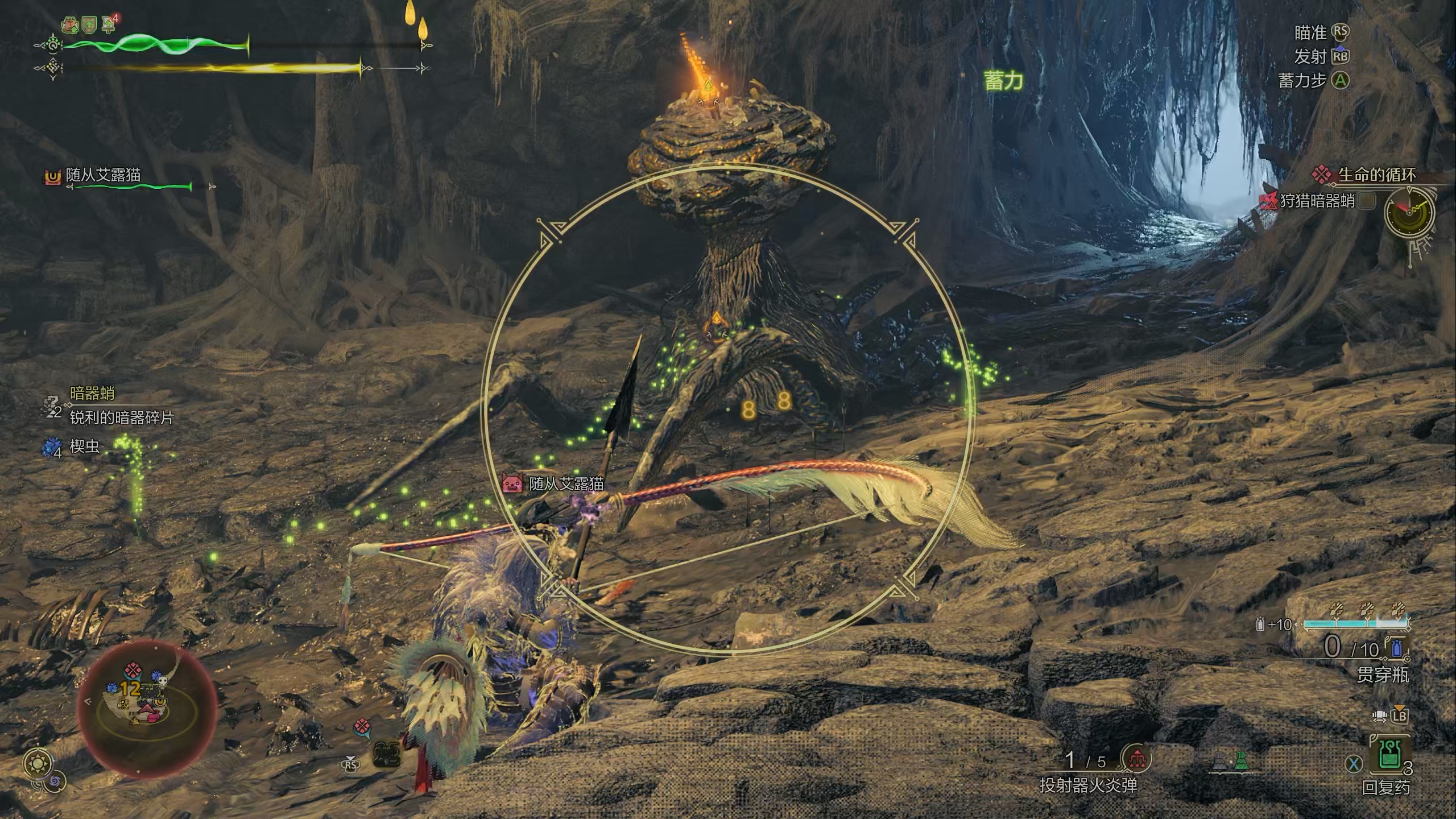Select the 贯穿瓶 coating bottle icon
The height and width of the screenshot is (819, 1456).
[x=1397, y=649]
